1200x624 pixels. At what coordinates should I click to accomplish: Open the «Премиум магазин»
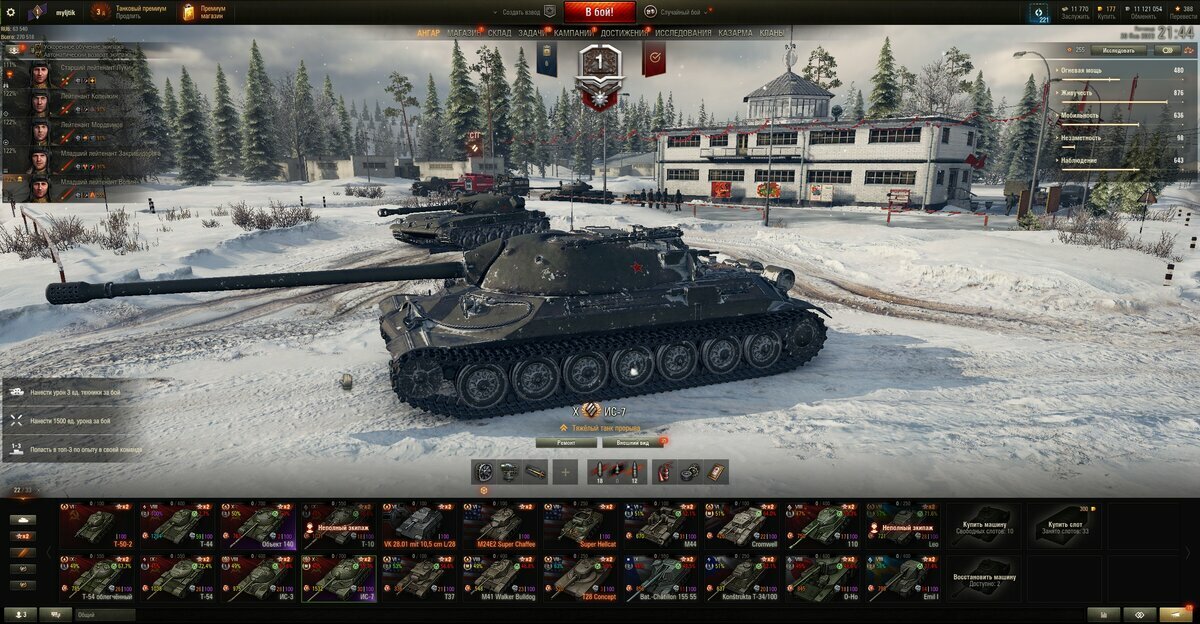[205, 12]
